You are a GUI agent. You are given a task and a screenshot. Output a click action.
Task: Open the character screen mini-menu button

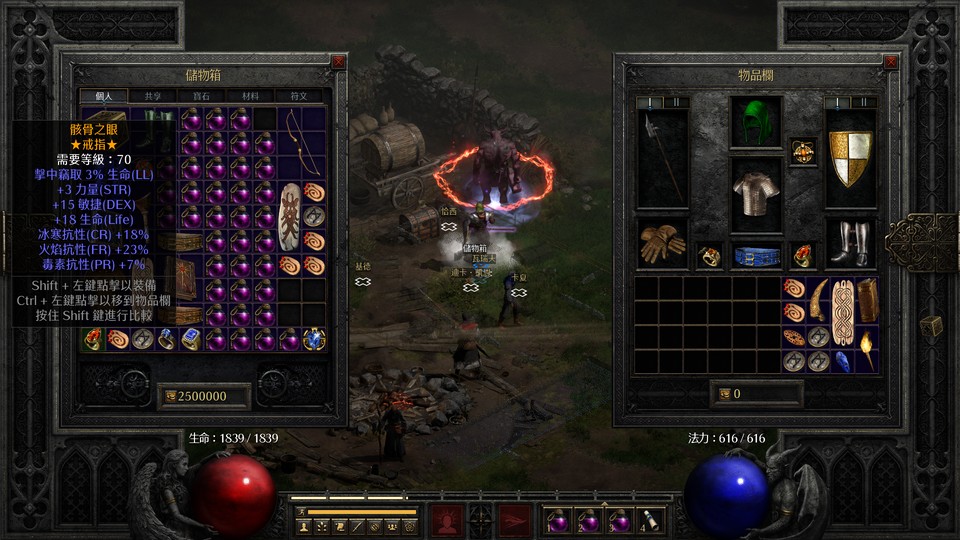pos(303,525)
